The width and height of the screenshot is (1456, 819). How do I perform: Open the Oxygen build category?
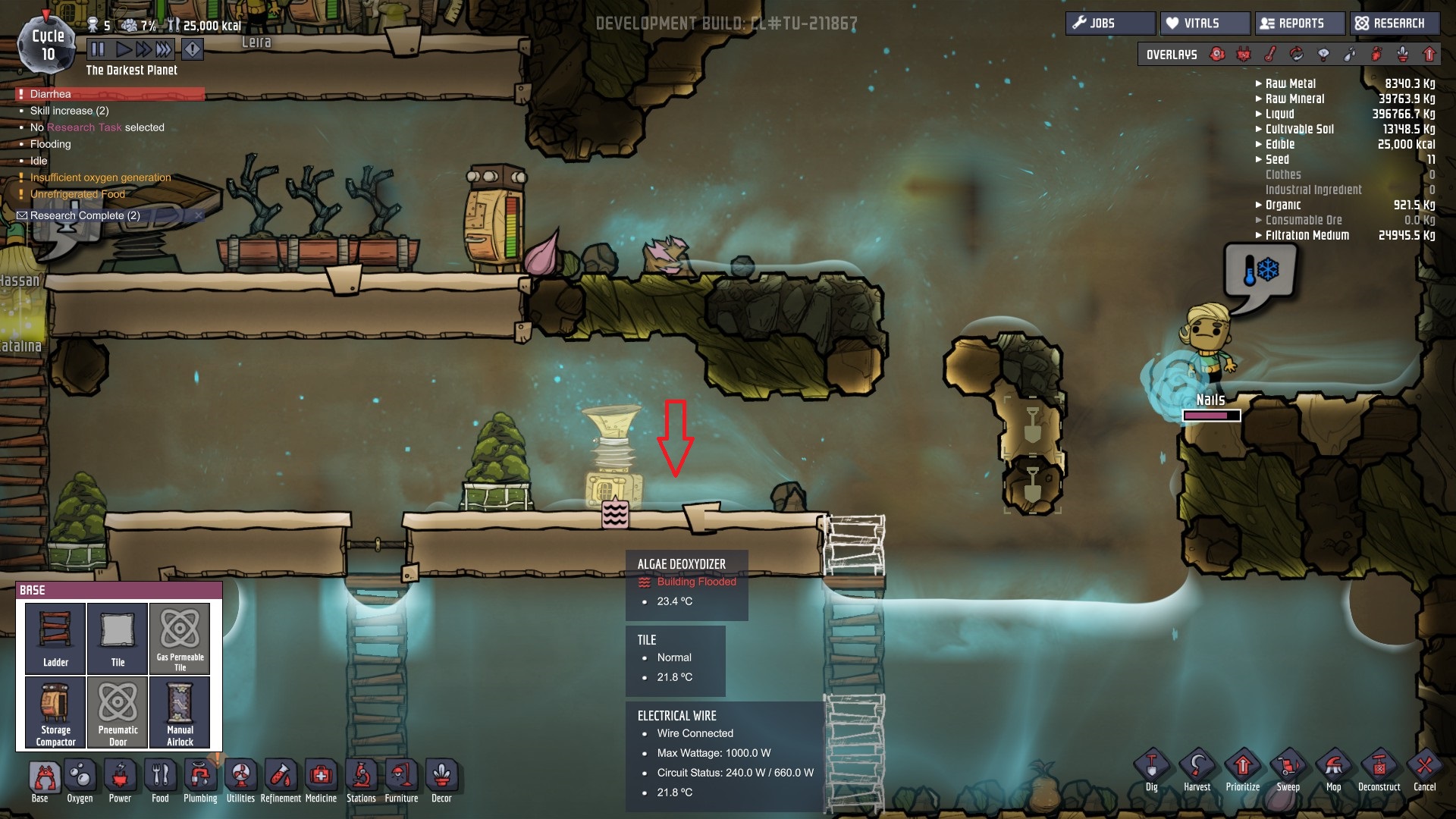pos(80,780)
